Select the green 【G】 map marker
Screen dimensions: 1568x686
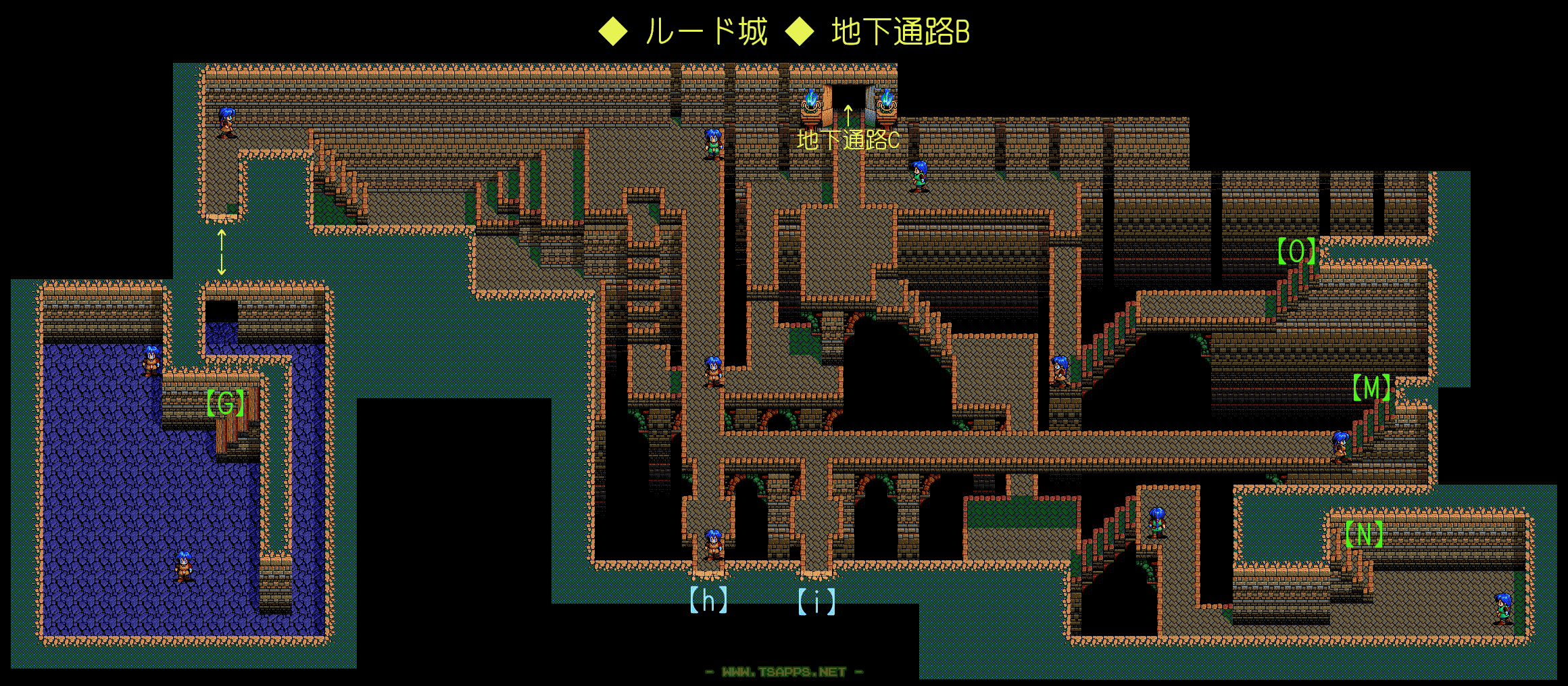click(x=225, y=403)
